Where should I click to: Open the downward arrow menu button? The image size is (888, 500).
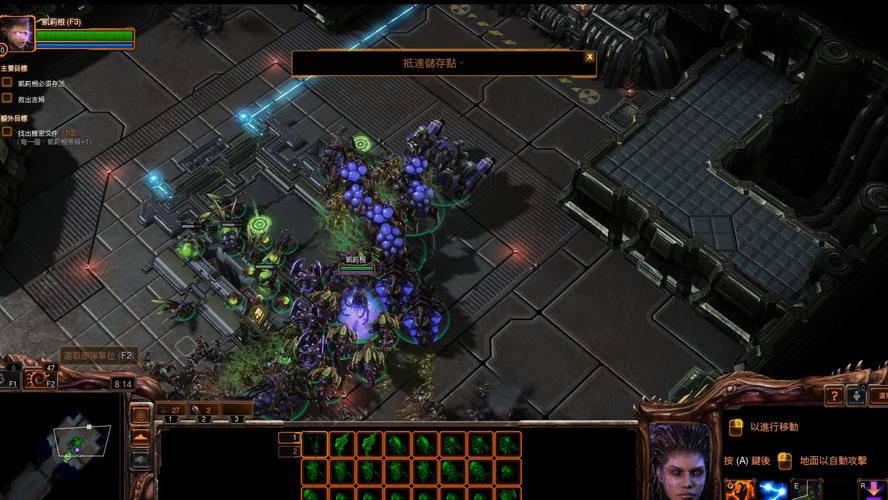tap(856, 396)
